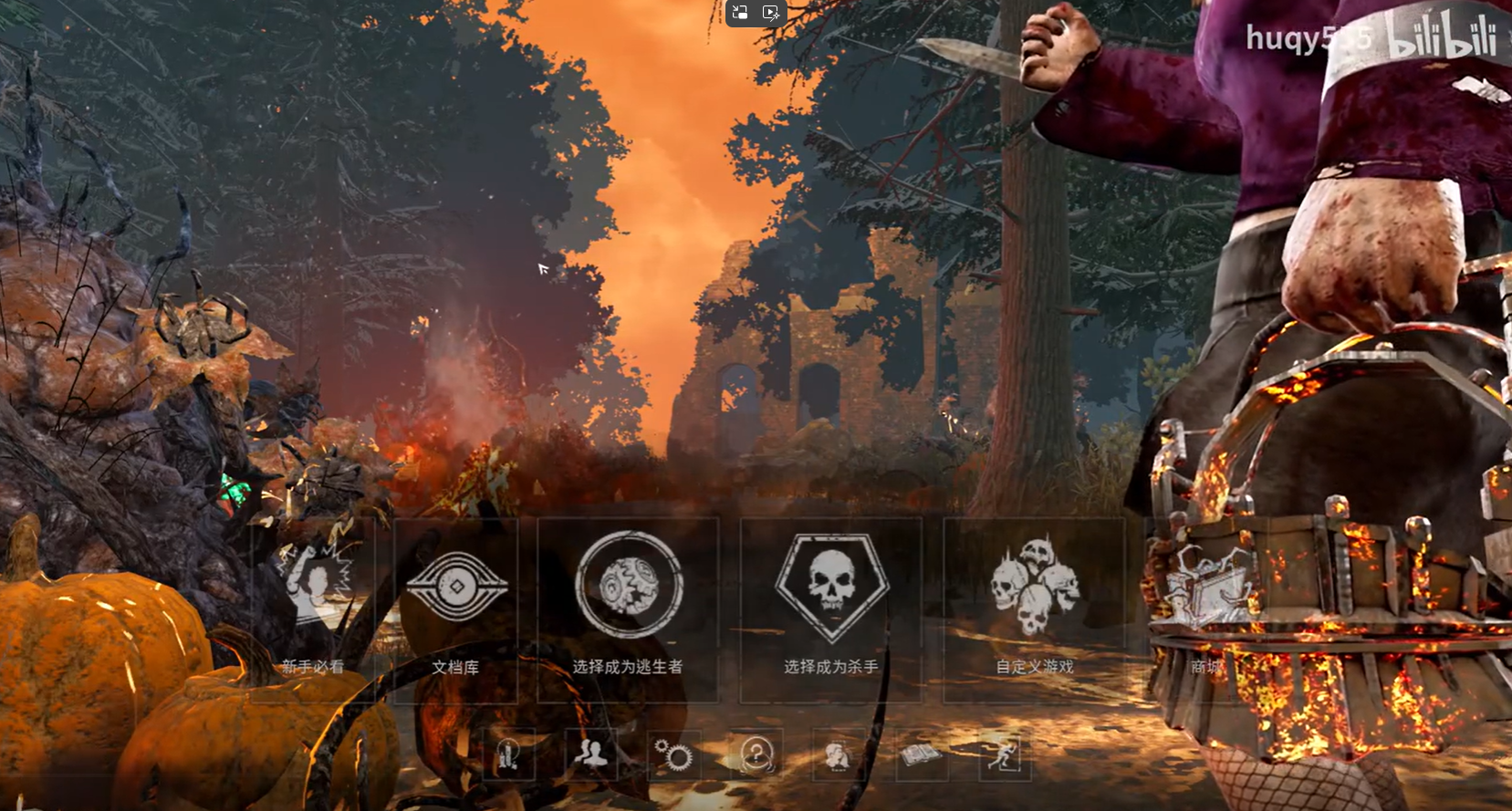Screen dimensions: 1512x811
Task: Click the candles icon in the bottom row
Action: (508, 755)
